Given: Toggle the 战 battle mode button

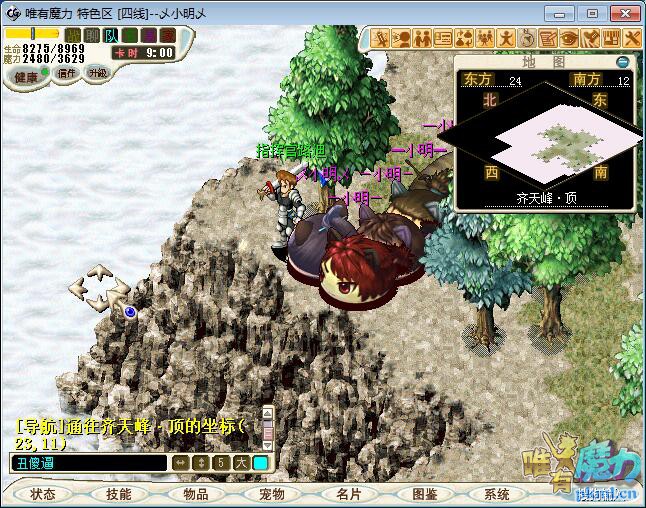Looking at the screenshot, I should (73, 35).
